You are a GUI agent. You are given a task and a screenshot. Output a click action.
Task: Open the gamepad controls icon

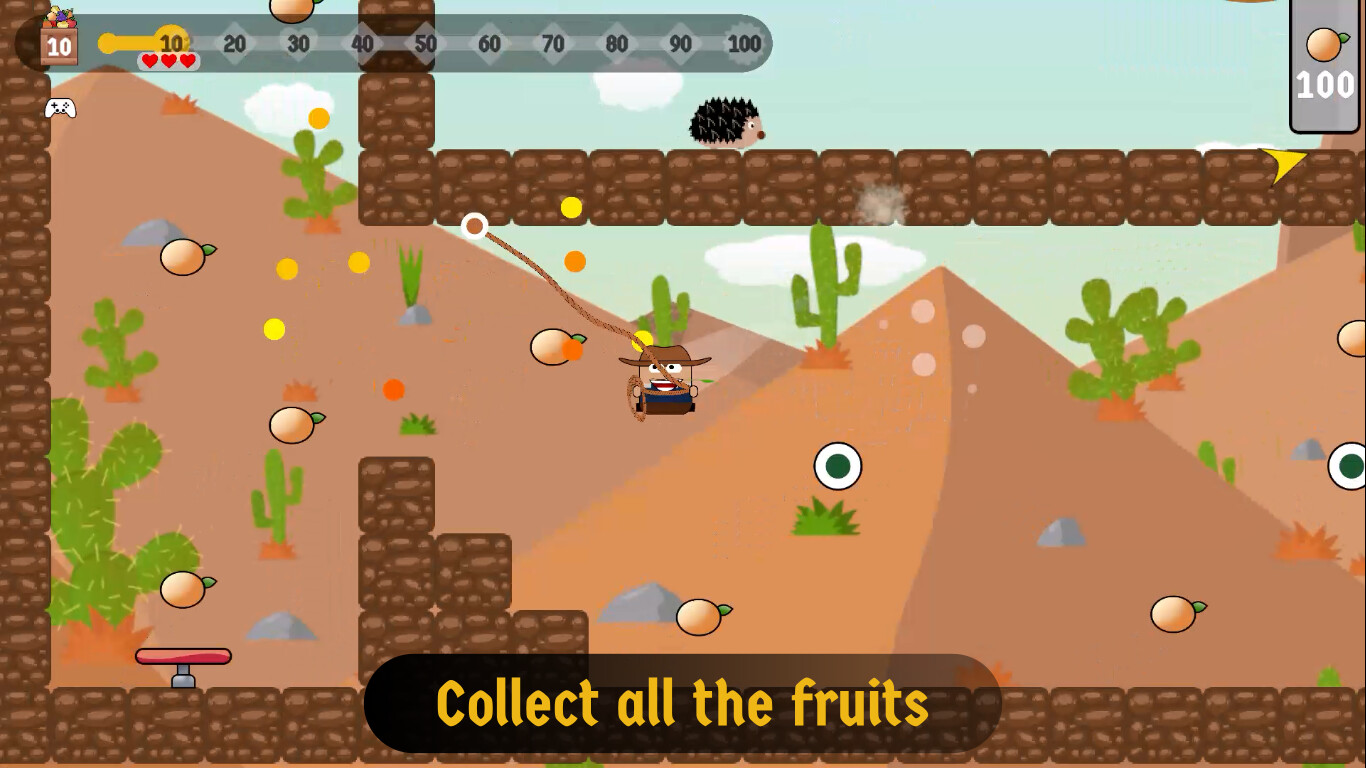pos(58,107)
